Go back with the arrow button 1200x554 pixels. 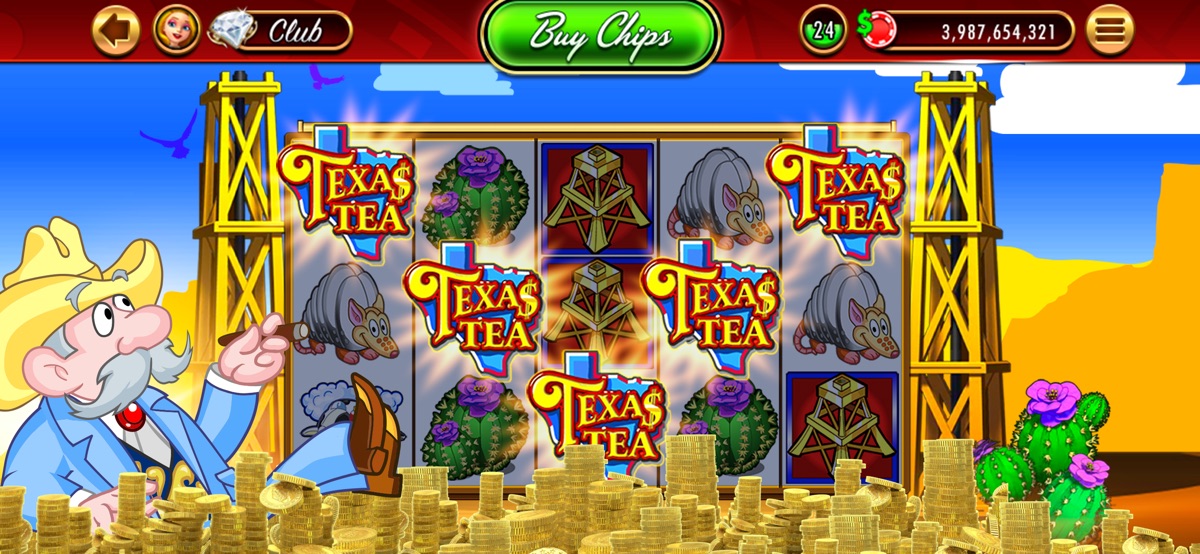pyautogui.click(x=116, y=31)
